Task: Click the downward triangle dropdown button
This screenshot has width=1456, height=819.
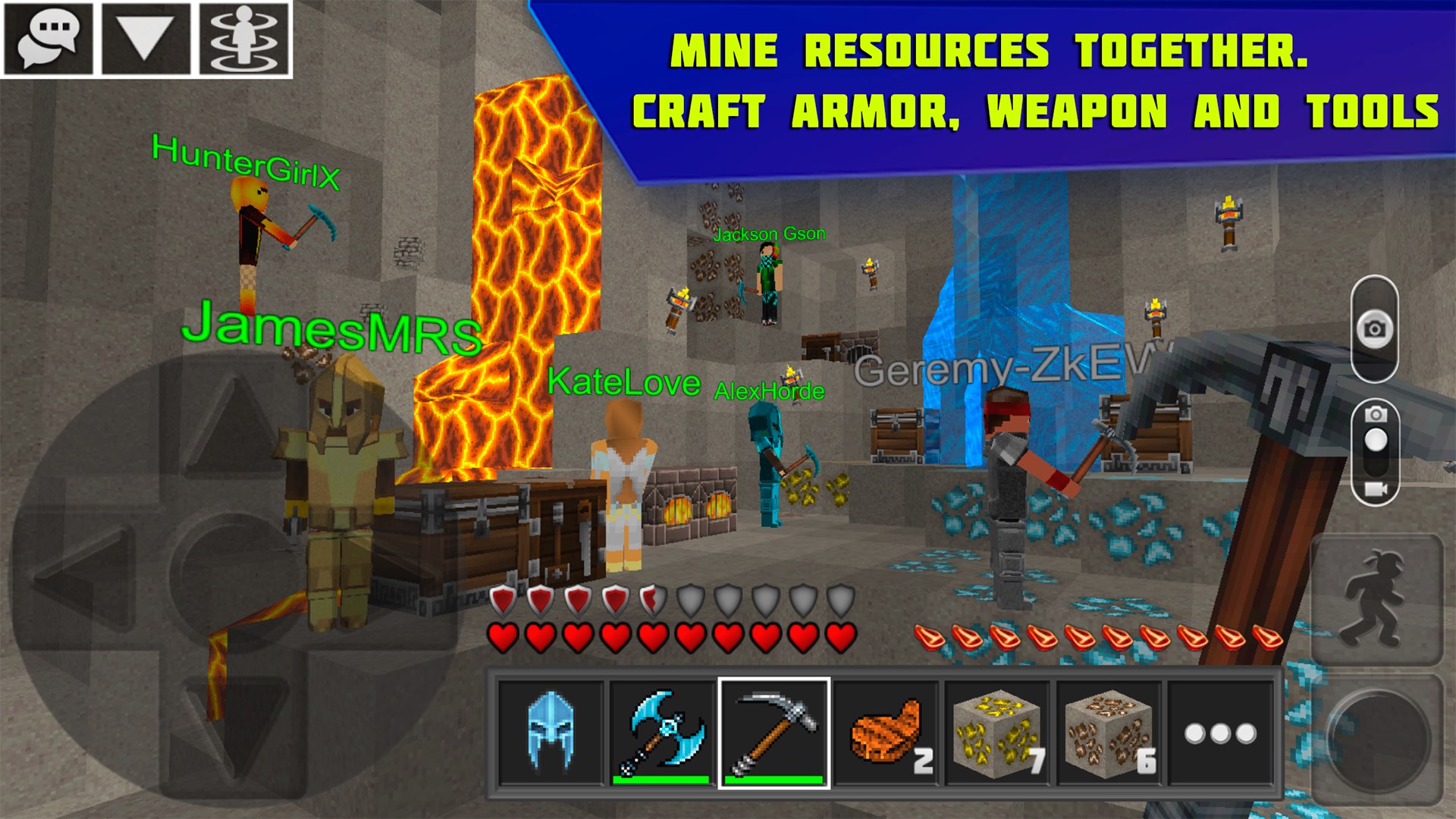Action: click(x=146, y=39)
